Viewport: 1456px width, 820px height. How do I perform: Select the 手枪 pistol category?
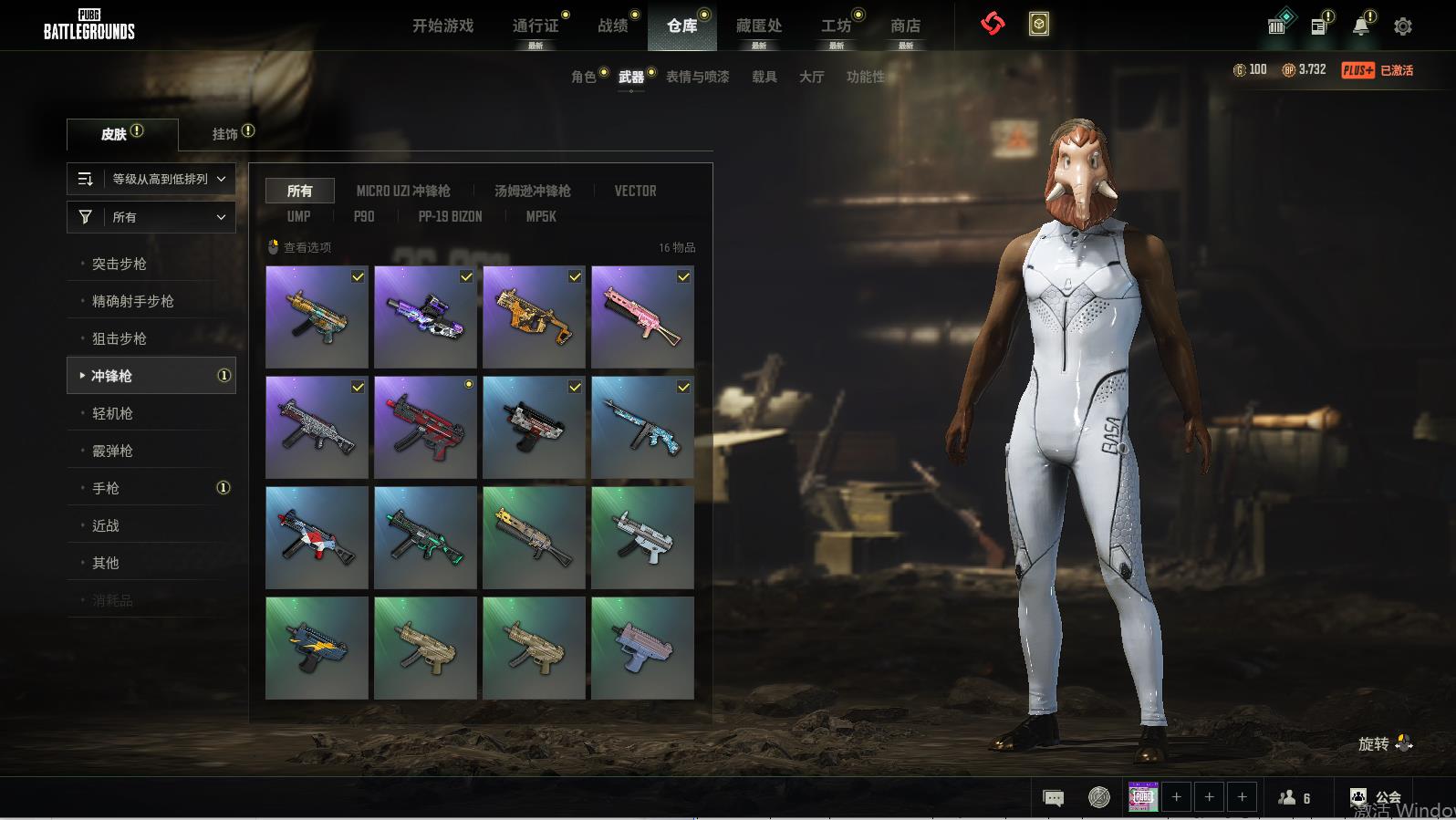(x=106, y=488)
